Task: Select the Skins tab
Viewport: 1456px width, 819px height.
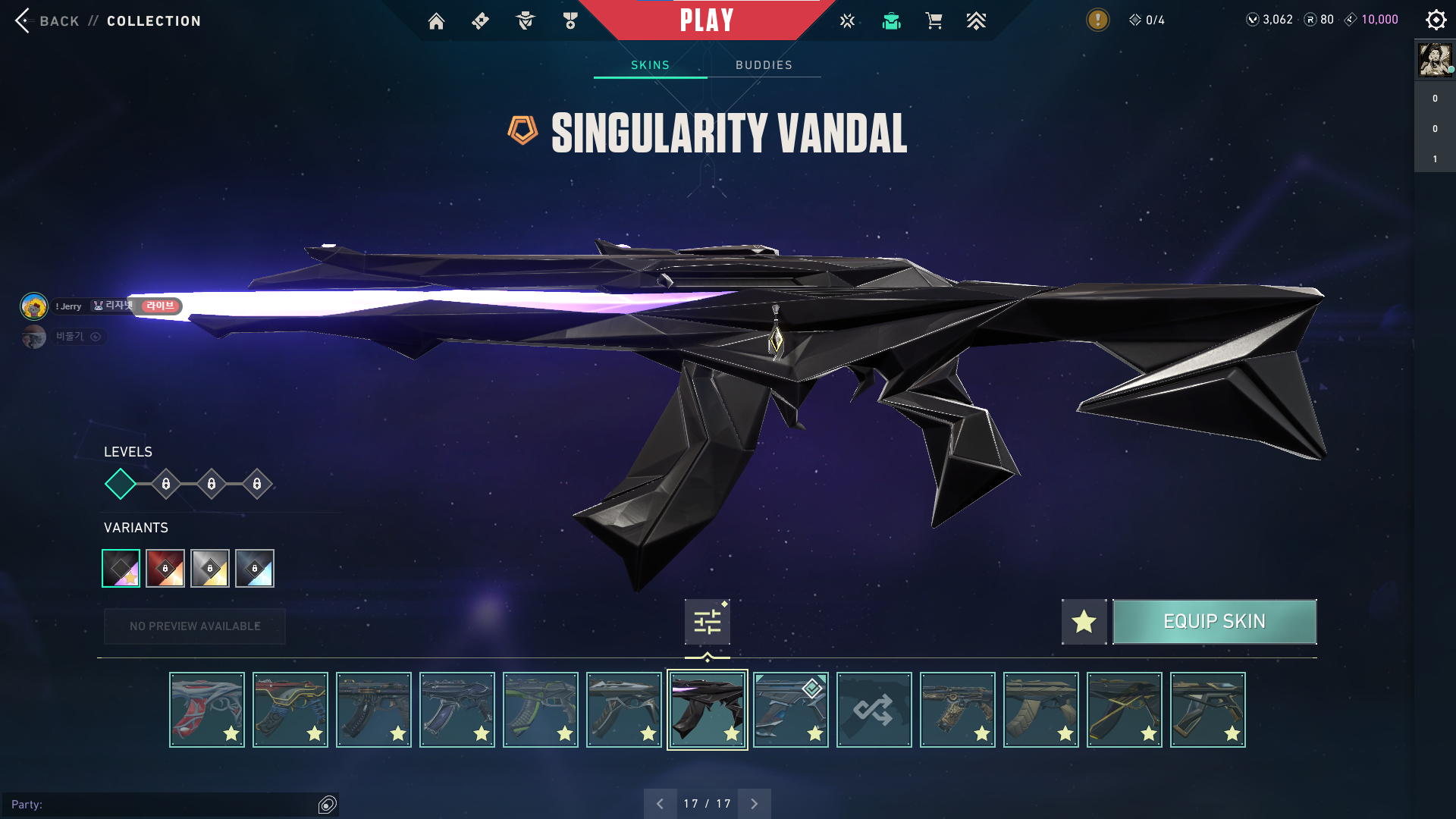Action: pyautogui.click(x=650, y=65)
